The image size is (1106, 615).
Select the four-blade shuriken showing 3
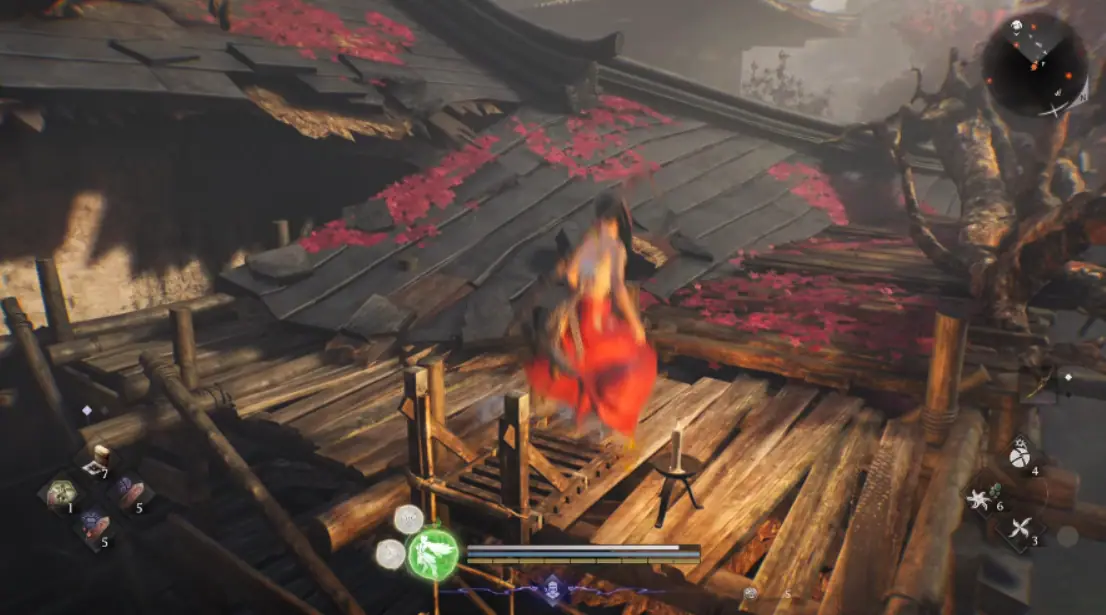tap(1018, 528)
